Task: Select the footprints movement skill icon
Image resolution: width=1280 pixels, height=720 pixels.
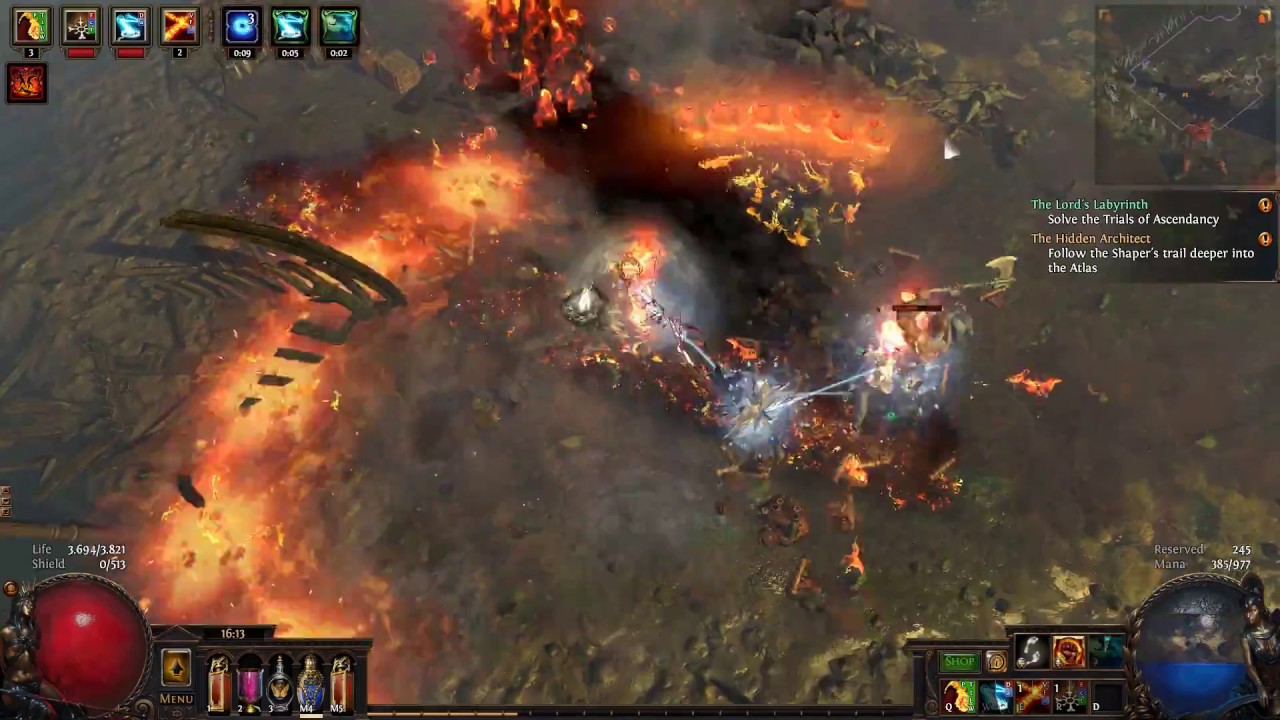Action: [1032, 652]
